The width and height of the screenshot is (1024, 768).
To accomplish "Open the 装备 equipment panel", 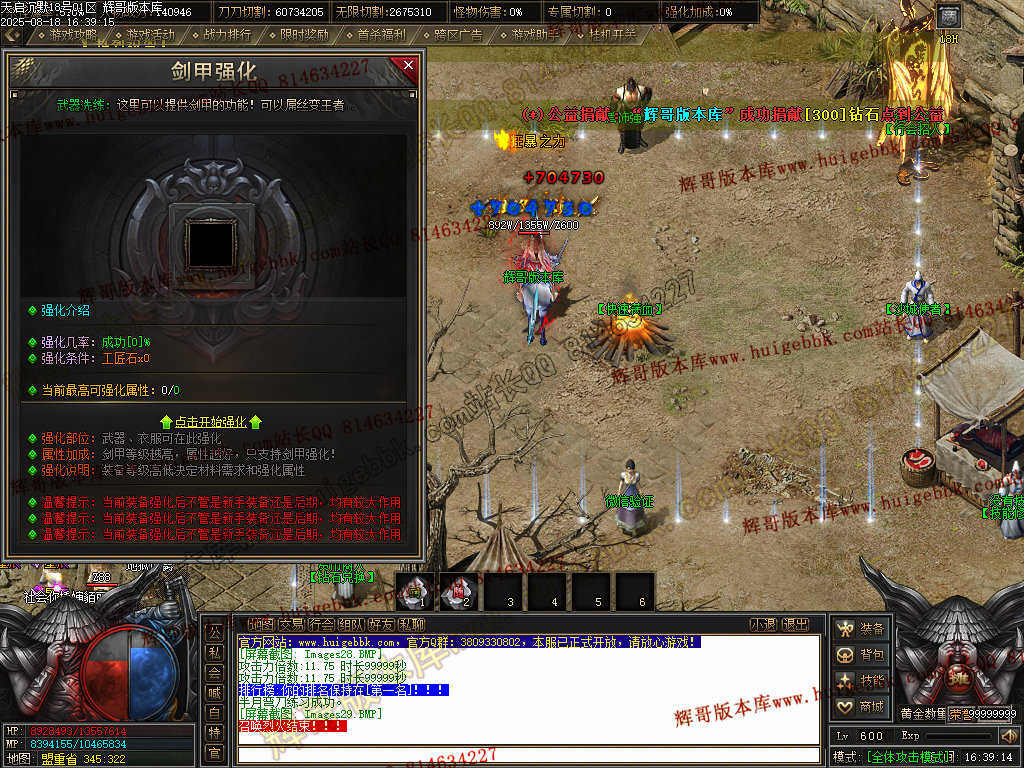I will pyautogui.click(x=862, y=628).
